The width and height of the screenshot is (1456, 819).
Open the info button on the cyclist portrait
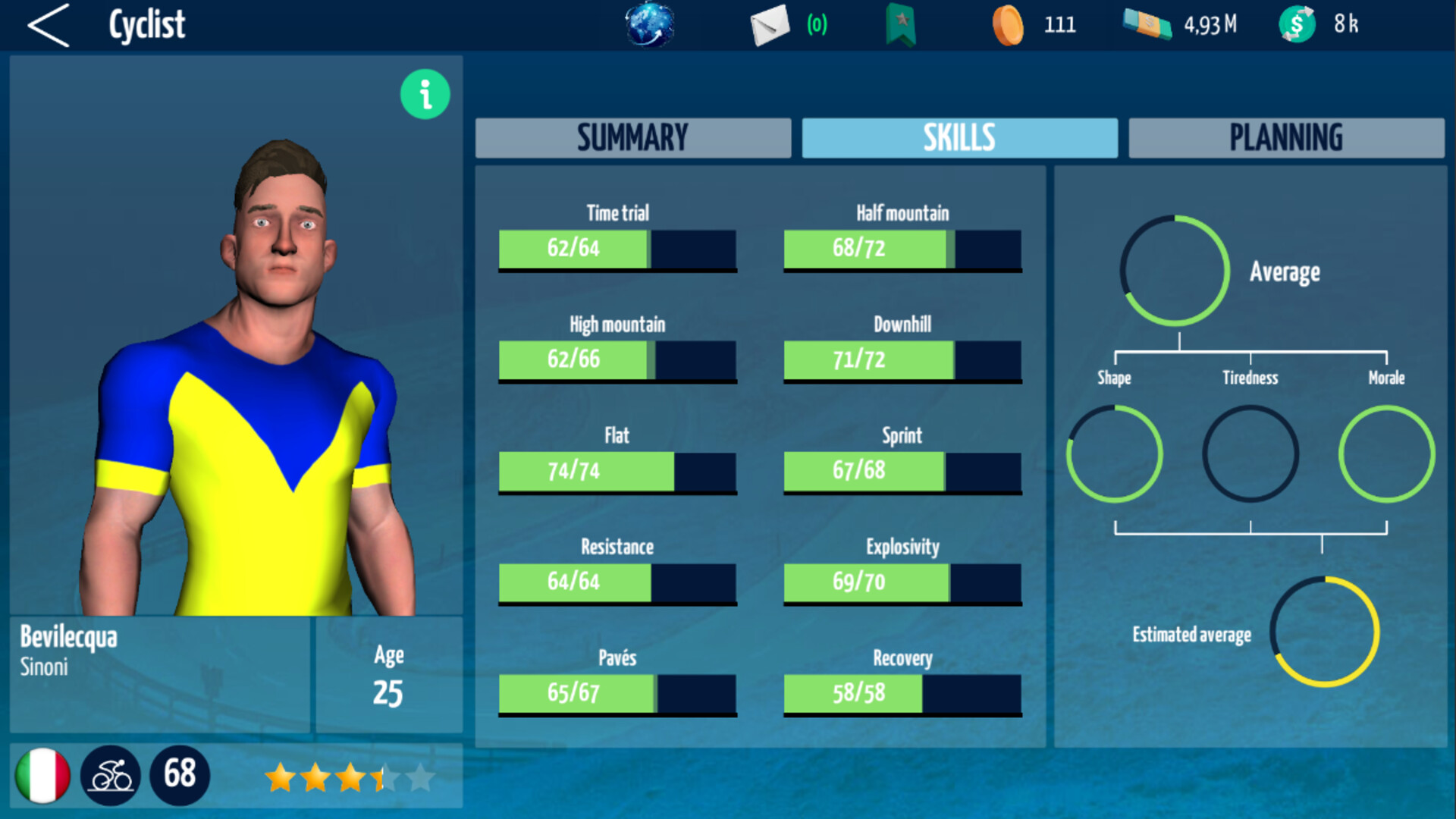(424, 94)
